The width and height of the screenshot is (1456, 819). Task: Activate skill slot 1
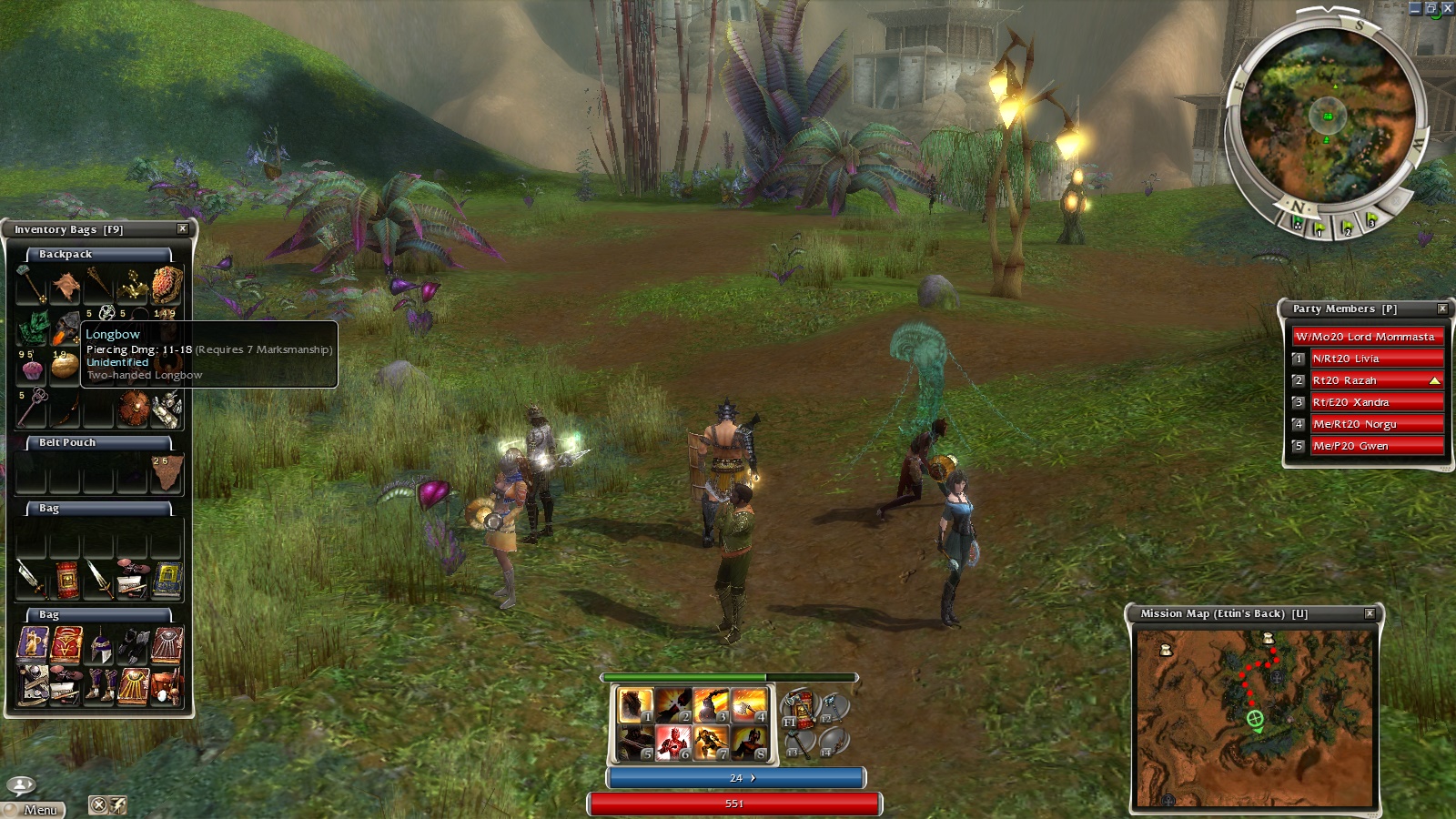click(x=635, y=705)
